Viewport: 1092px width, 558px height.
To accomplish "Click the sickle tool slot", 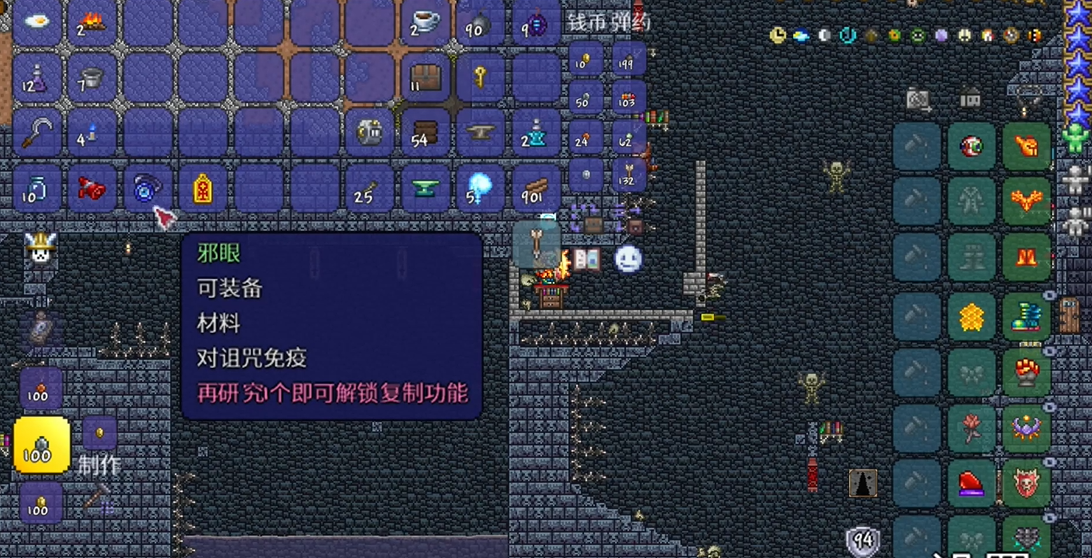I will point(38,133).
